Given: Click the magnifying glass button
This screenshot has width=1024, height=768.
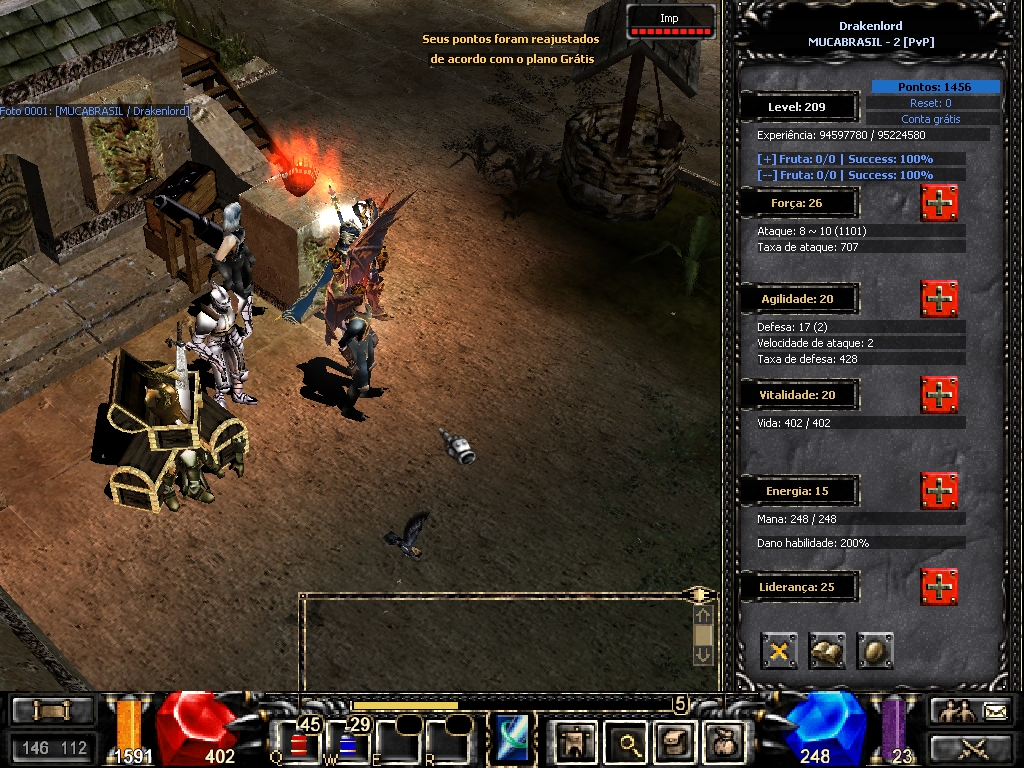Looking at the screenshot, I should pyautogui.click(x=628, y=741).
